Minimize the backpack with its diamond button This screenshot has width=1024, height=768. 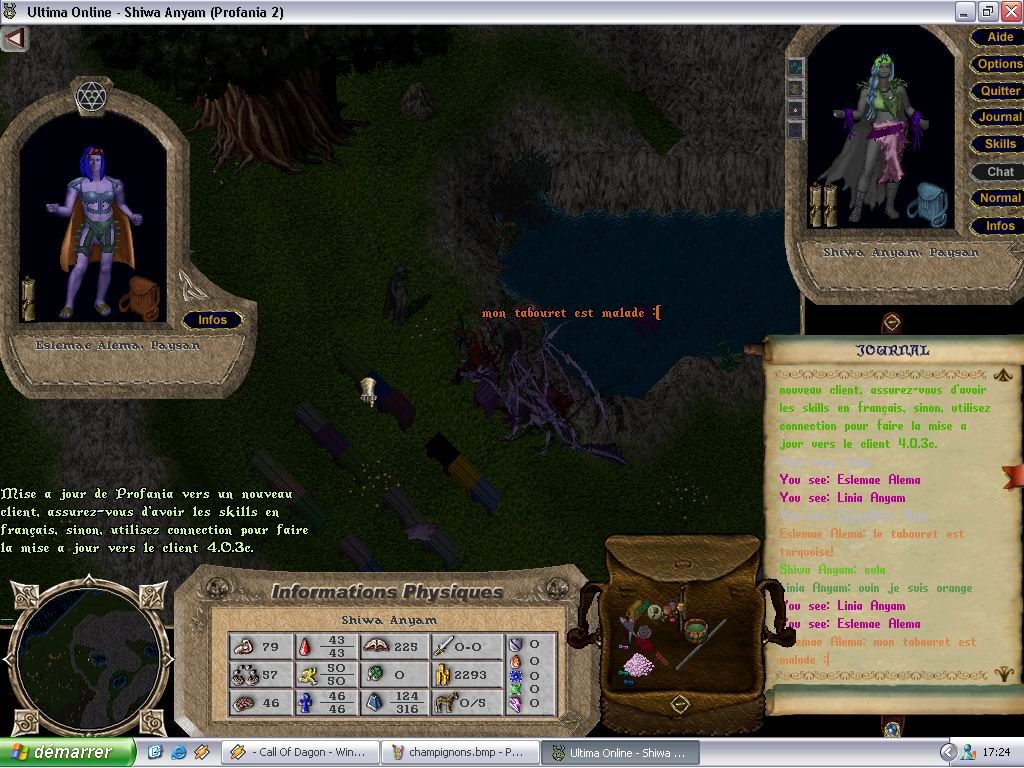pyautogui.click(x=680, y=704)
